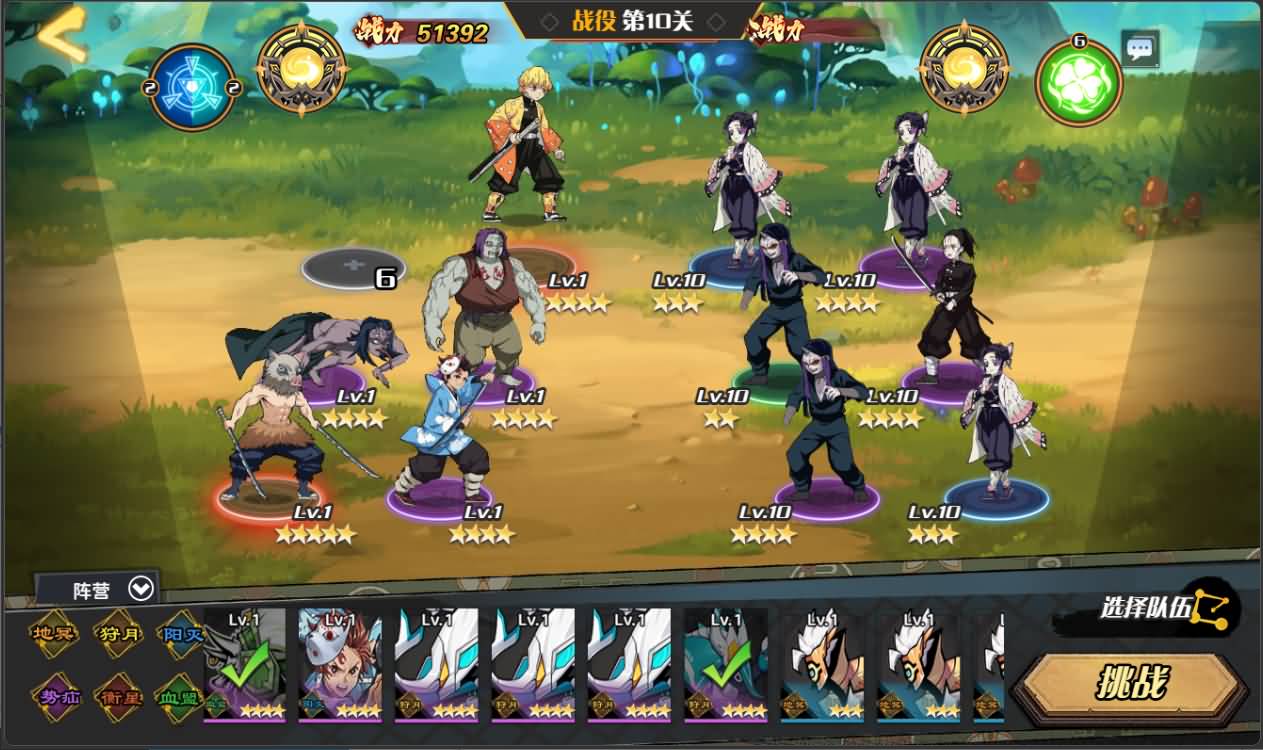Image resolution: width=1263 pixels, height=750 pixels.
Task: Go back with the yellow arrow
Action: 62,36
